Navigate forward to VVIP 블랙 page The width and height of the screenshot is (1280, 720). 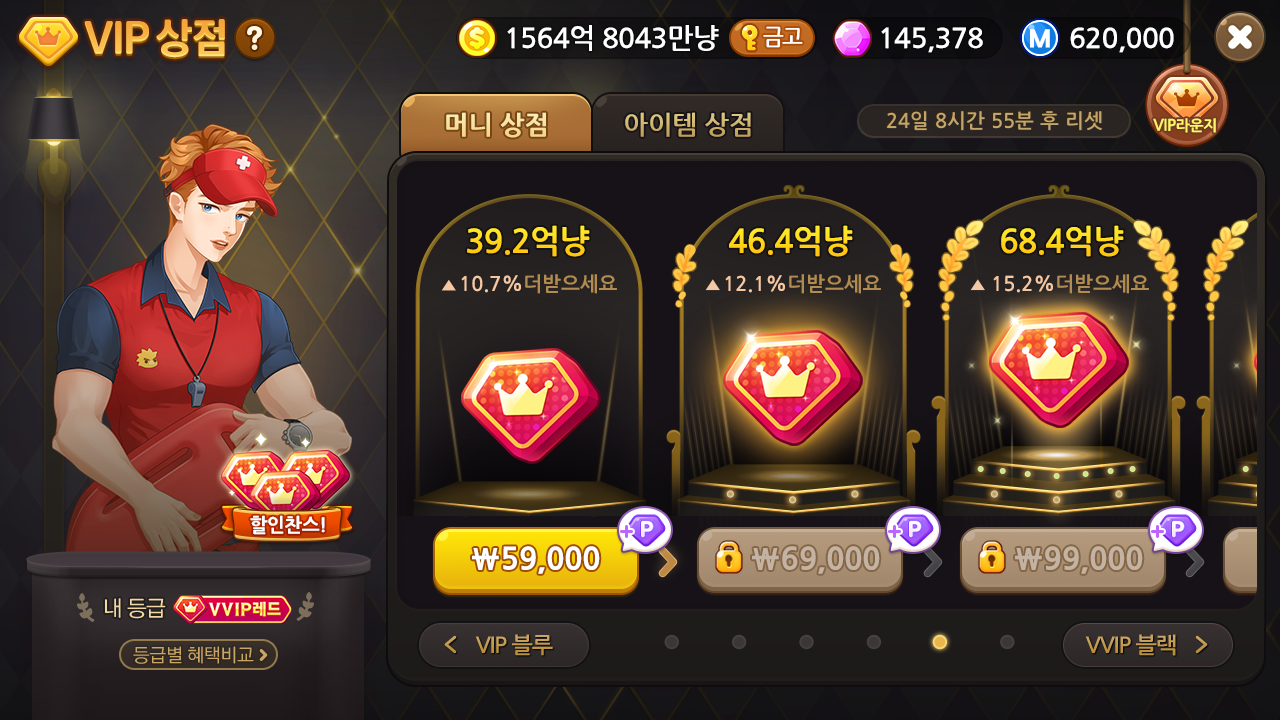(x=1146, y=645)
